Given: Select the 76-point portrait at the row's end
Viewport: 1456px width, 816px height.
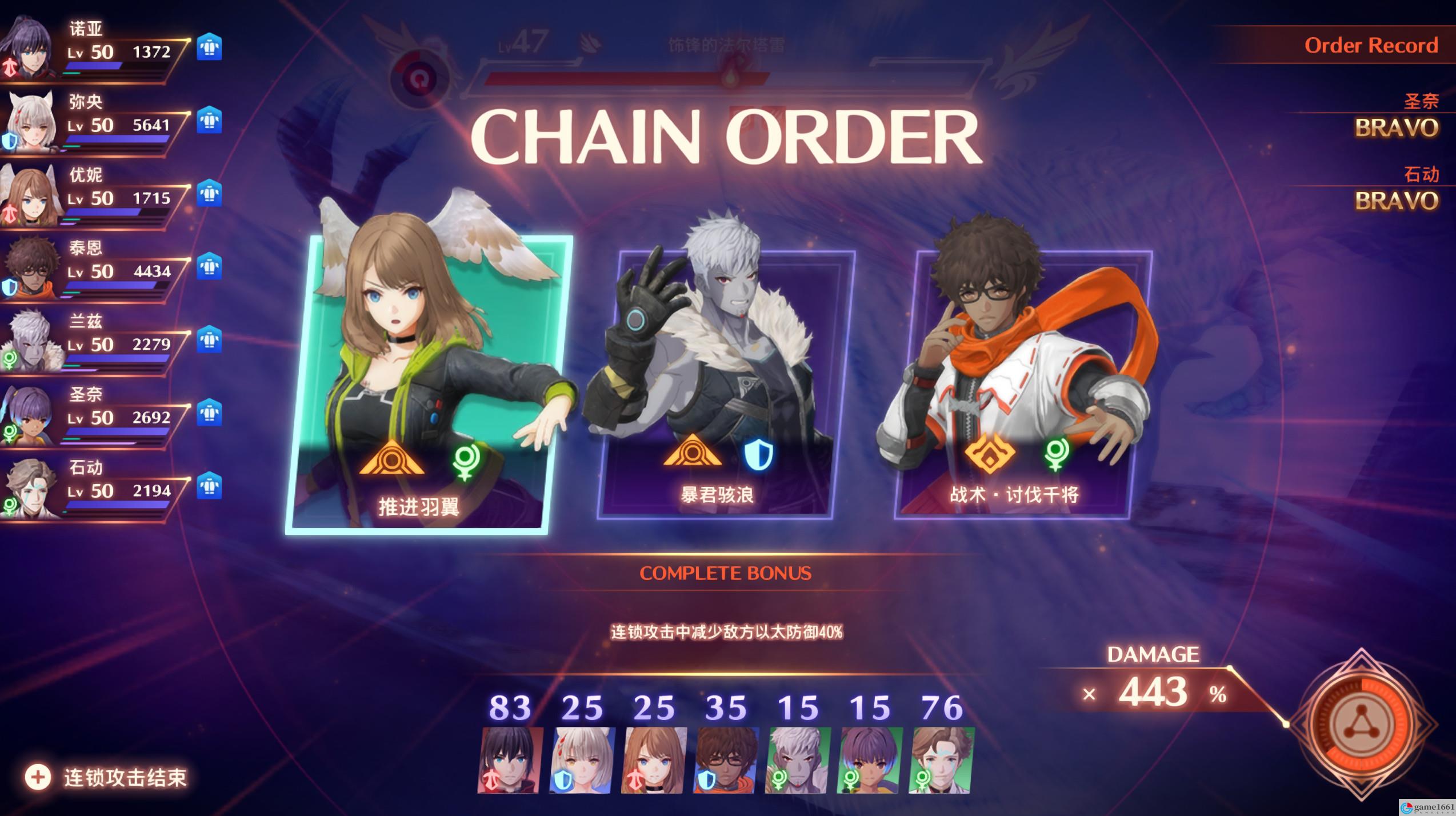Looking at the screenshot, I should [942, 760].
